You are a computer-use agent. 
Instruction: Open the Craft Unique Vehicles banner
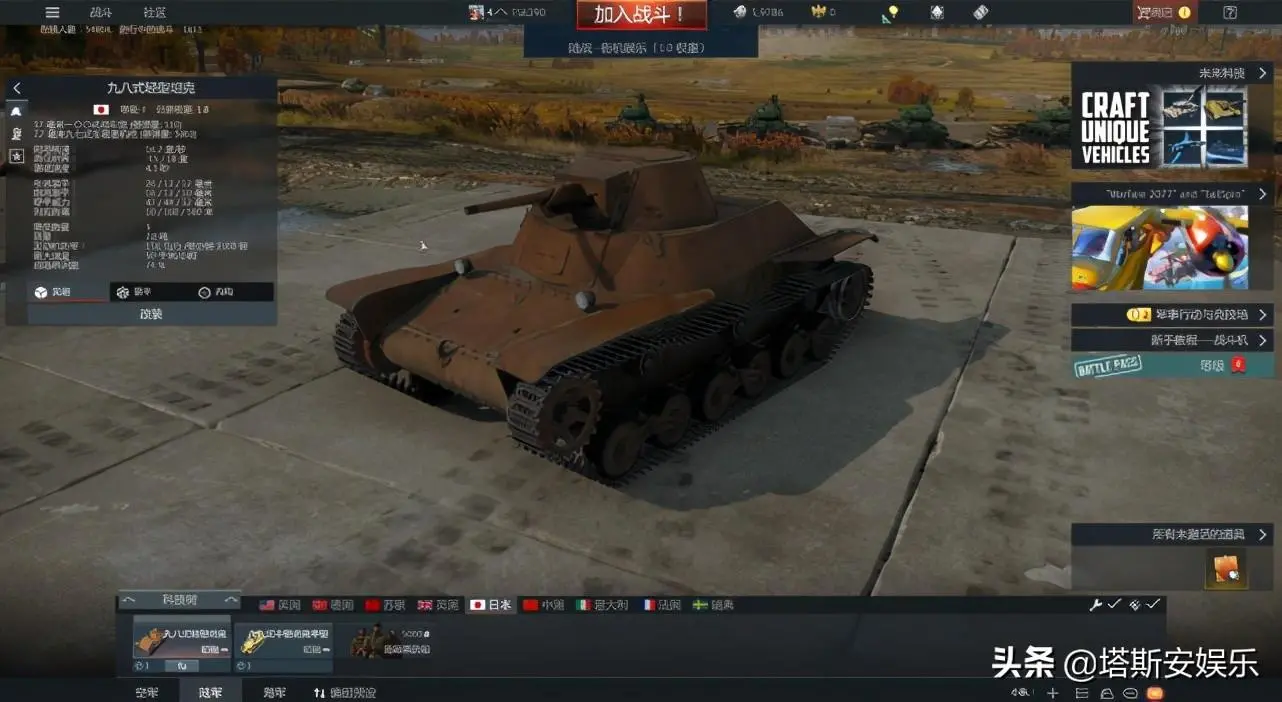click(x=1163, y=130)
